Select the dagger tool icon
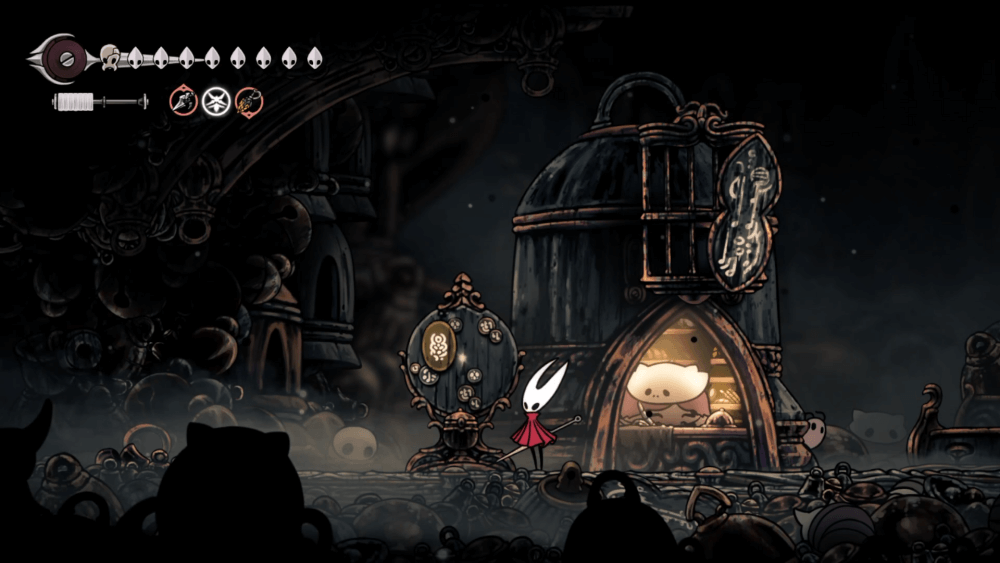The image size is (1000, 563). (183, 100)
